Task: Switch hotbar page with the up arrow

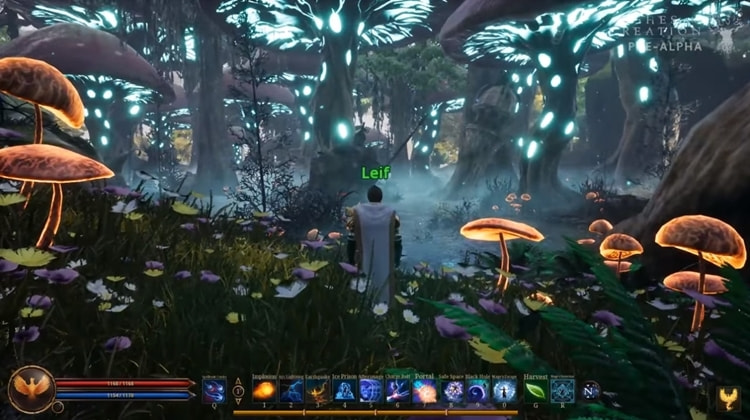Action: point(238,383)
